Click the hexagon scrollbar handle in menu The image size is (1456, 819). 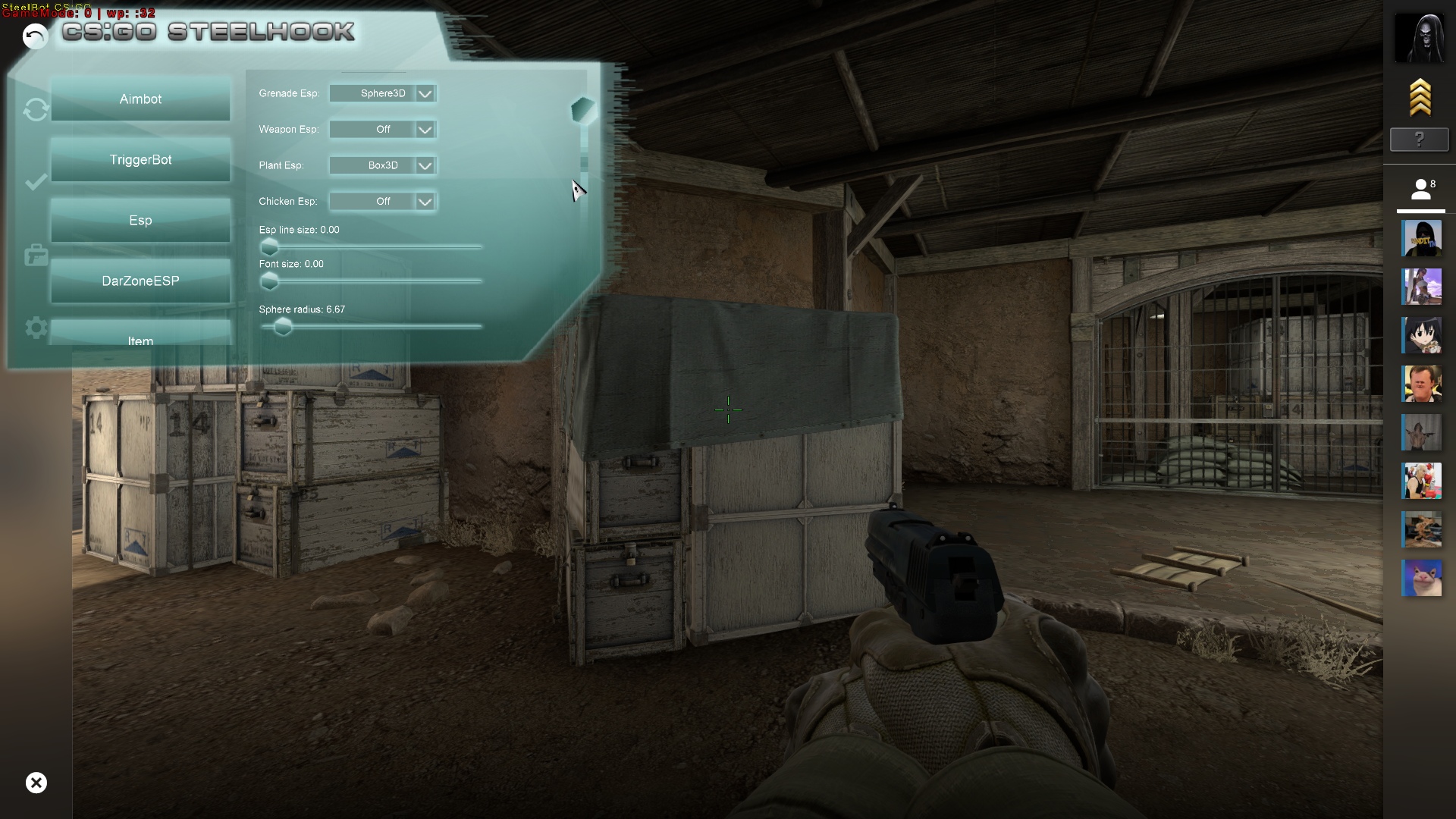583,111
